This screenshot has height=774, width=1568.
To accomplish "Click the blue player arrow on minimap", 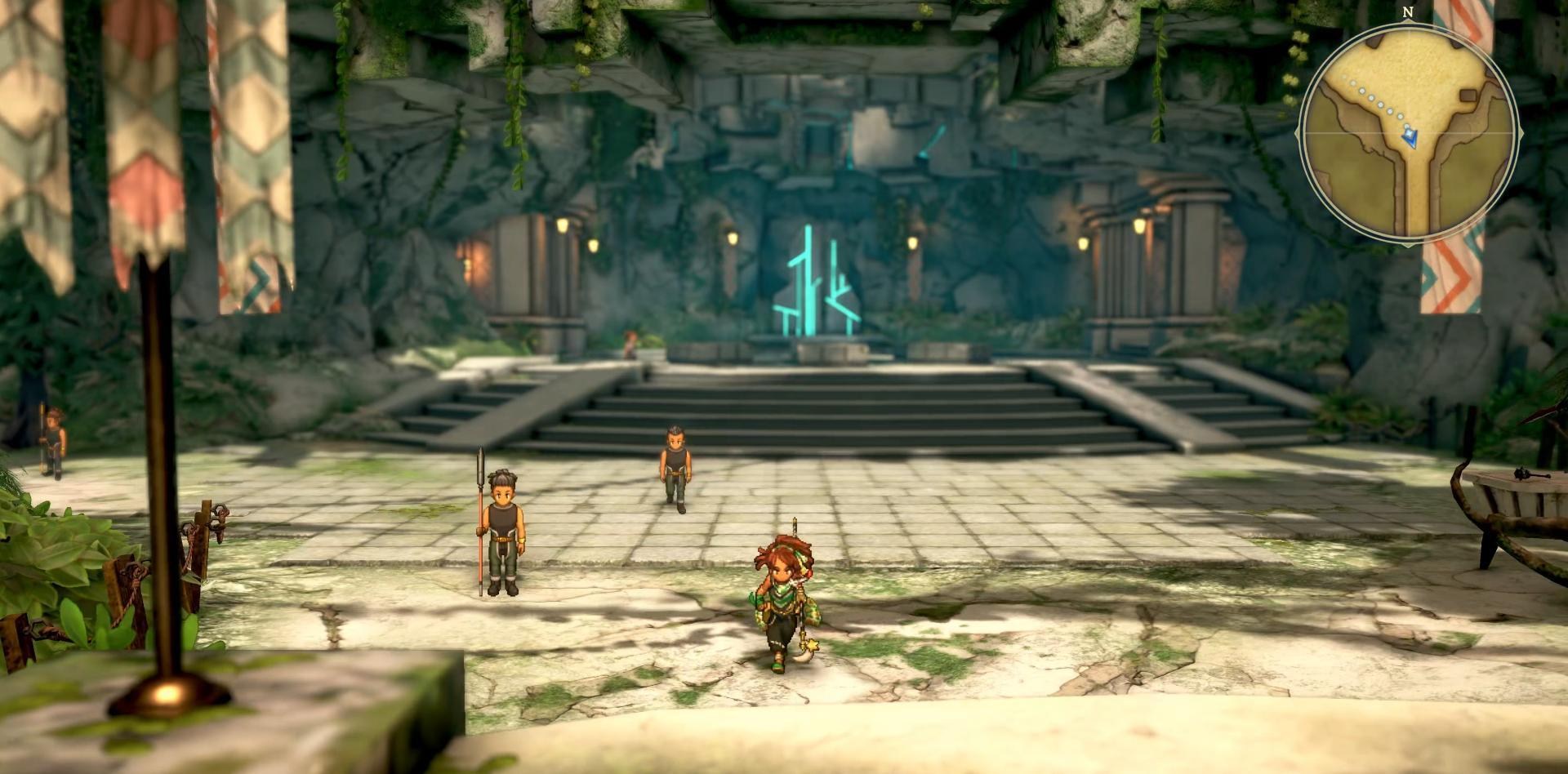I will pos(1410,139).
